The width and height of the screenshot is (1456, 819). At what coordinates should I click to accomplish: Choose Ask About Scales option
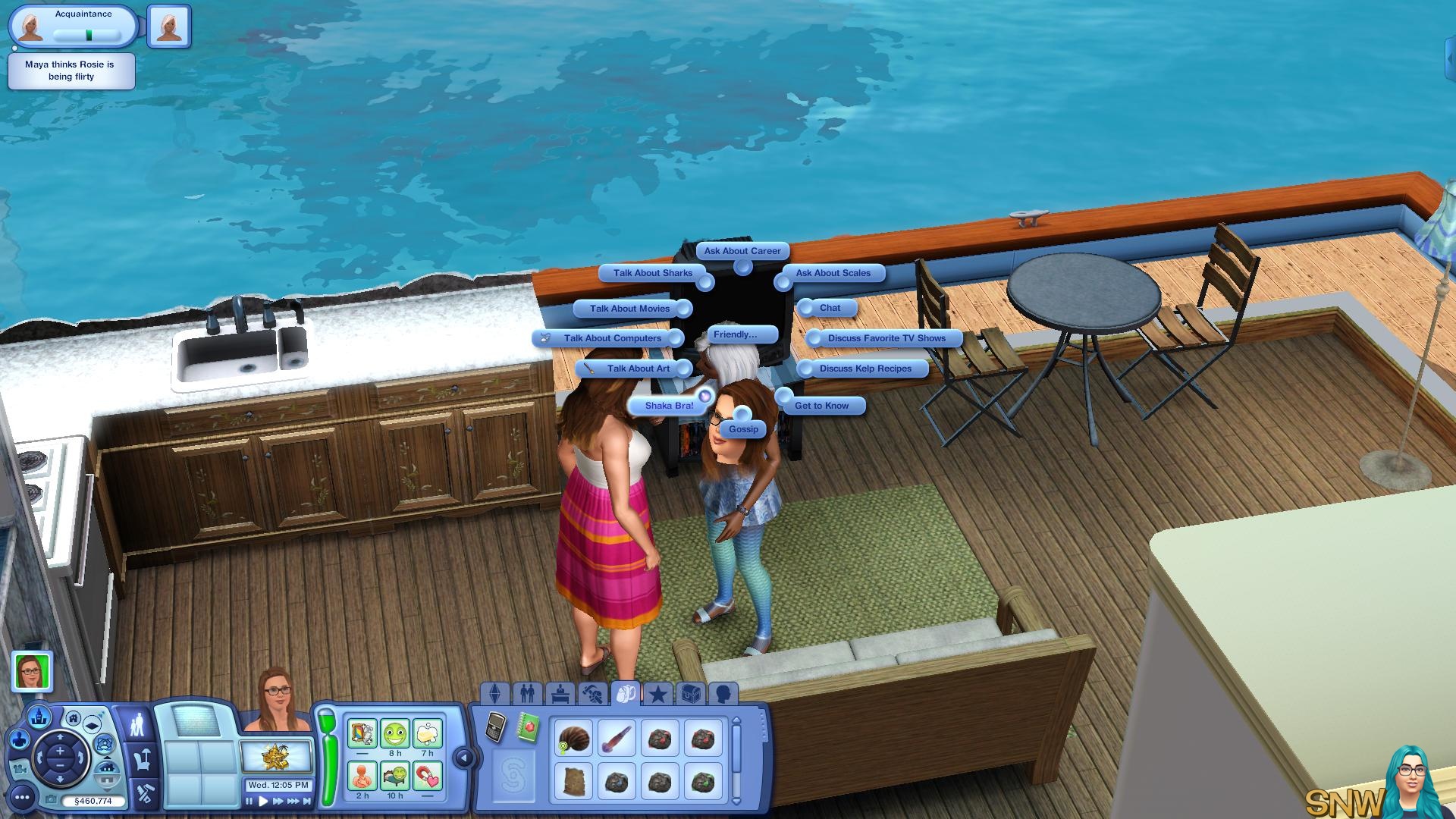[x=833, y=273]
